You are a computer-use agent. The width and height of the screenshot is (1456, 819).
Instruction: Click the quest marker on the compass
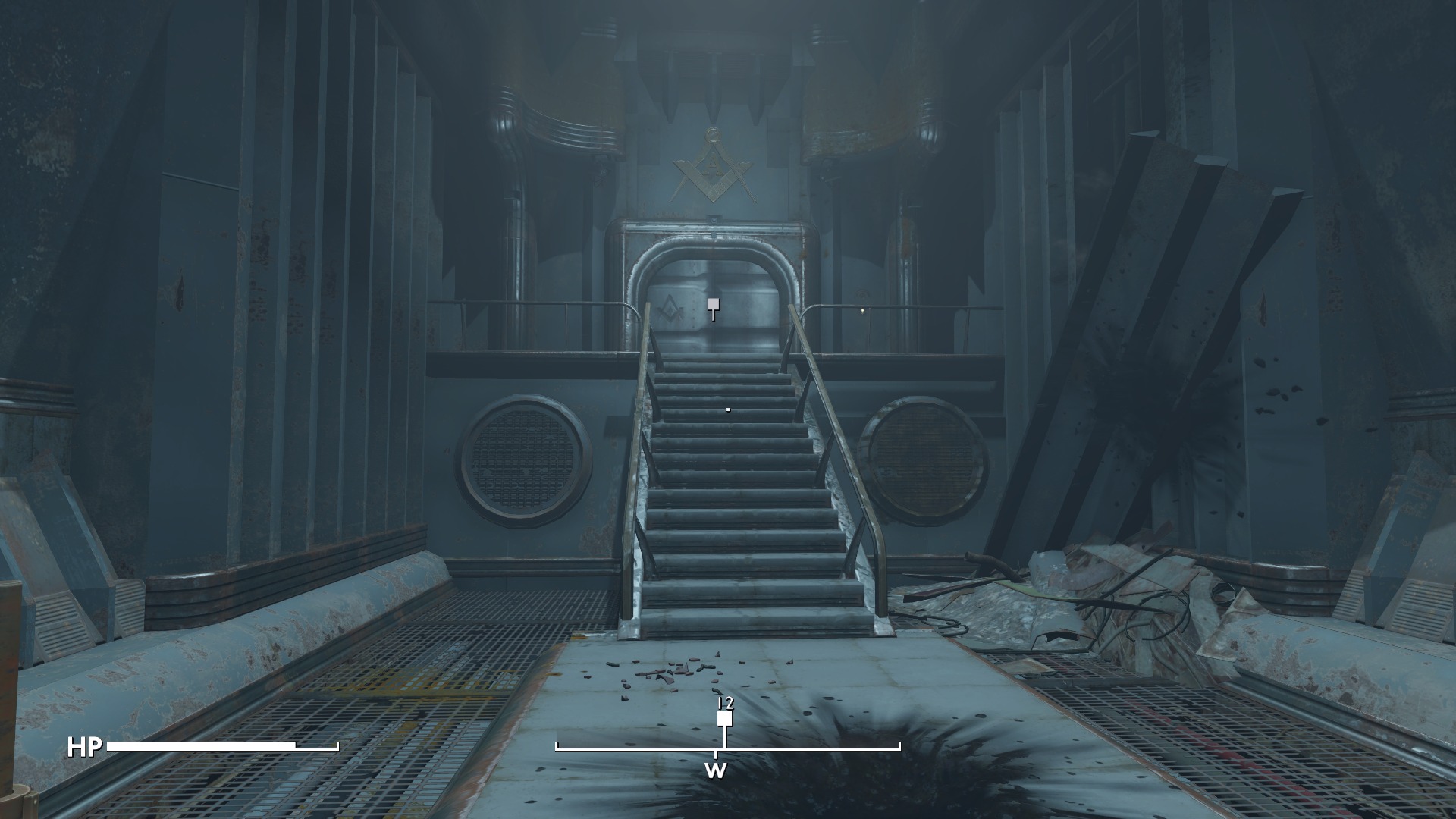point(725,718)
